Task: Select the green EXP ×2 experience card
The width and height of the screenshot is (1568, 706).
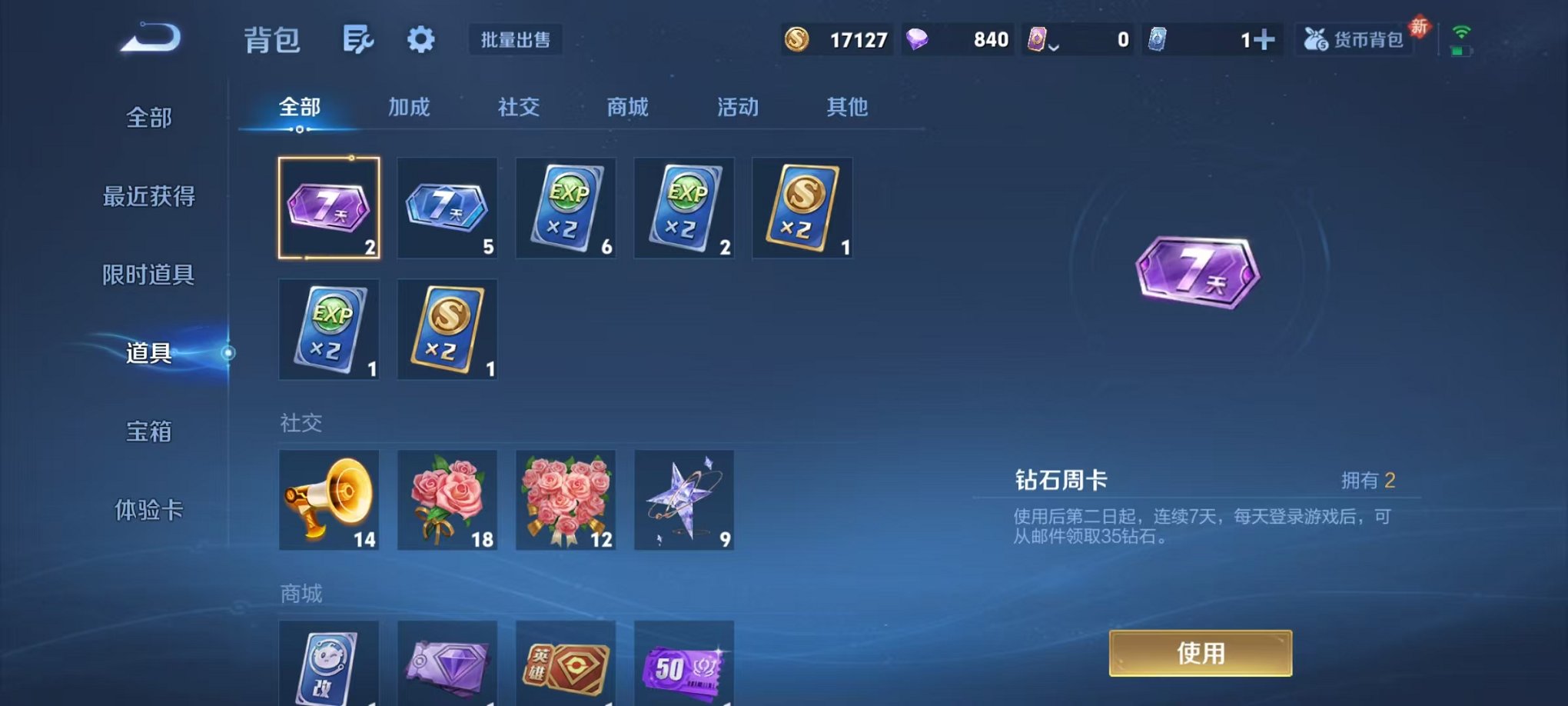Action: (566, 208)
